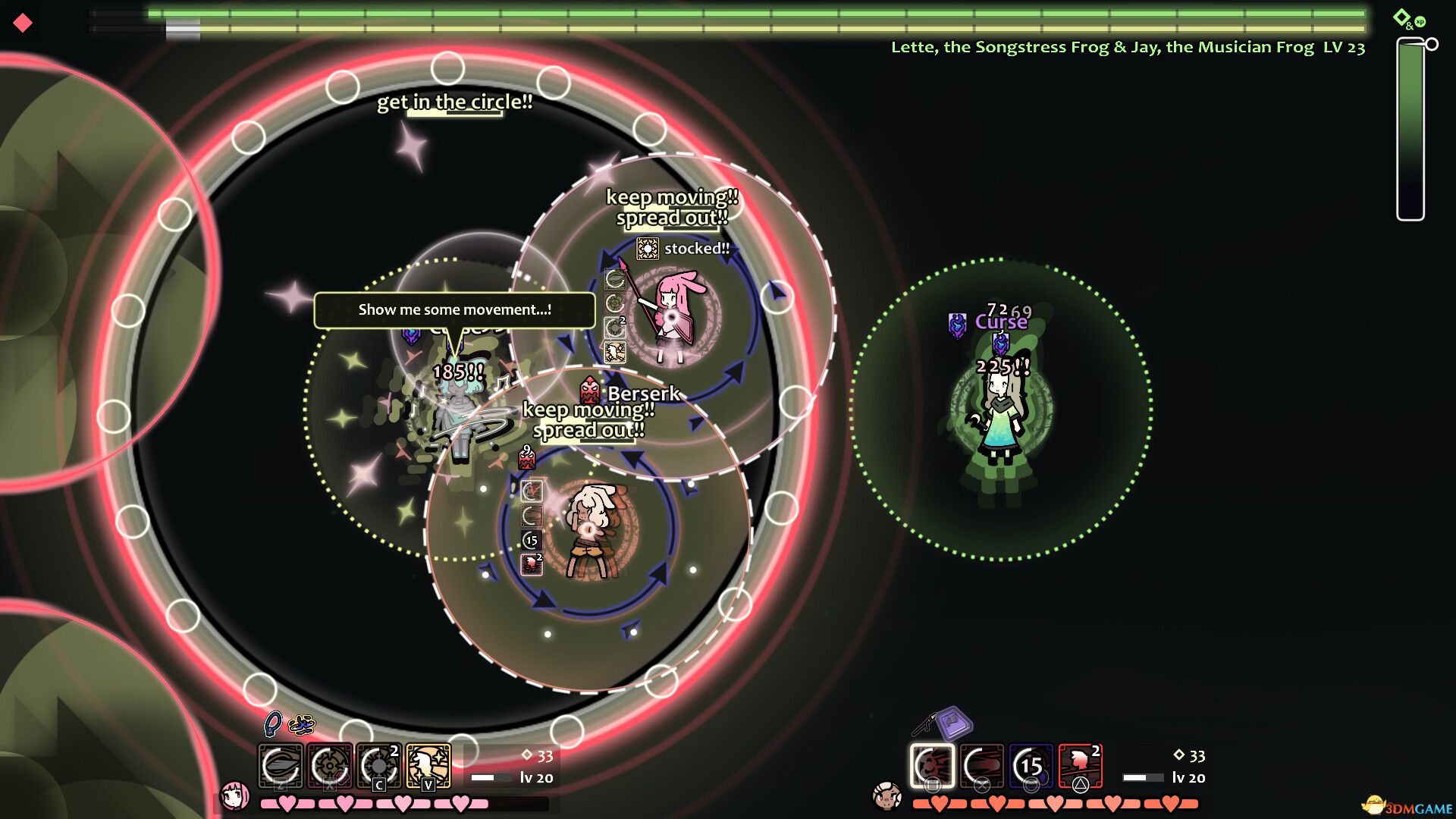Activate the highlighted red paw slash ability
Viewport: 1456px width, 819px height.
pyautogui.click(x=933, y=766)
